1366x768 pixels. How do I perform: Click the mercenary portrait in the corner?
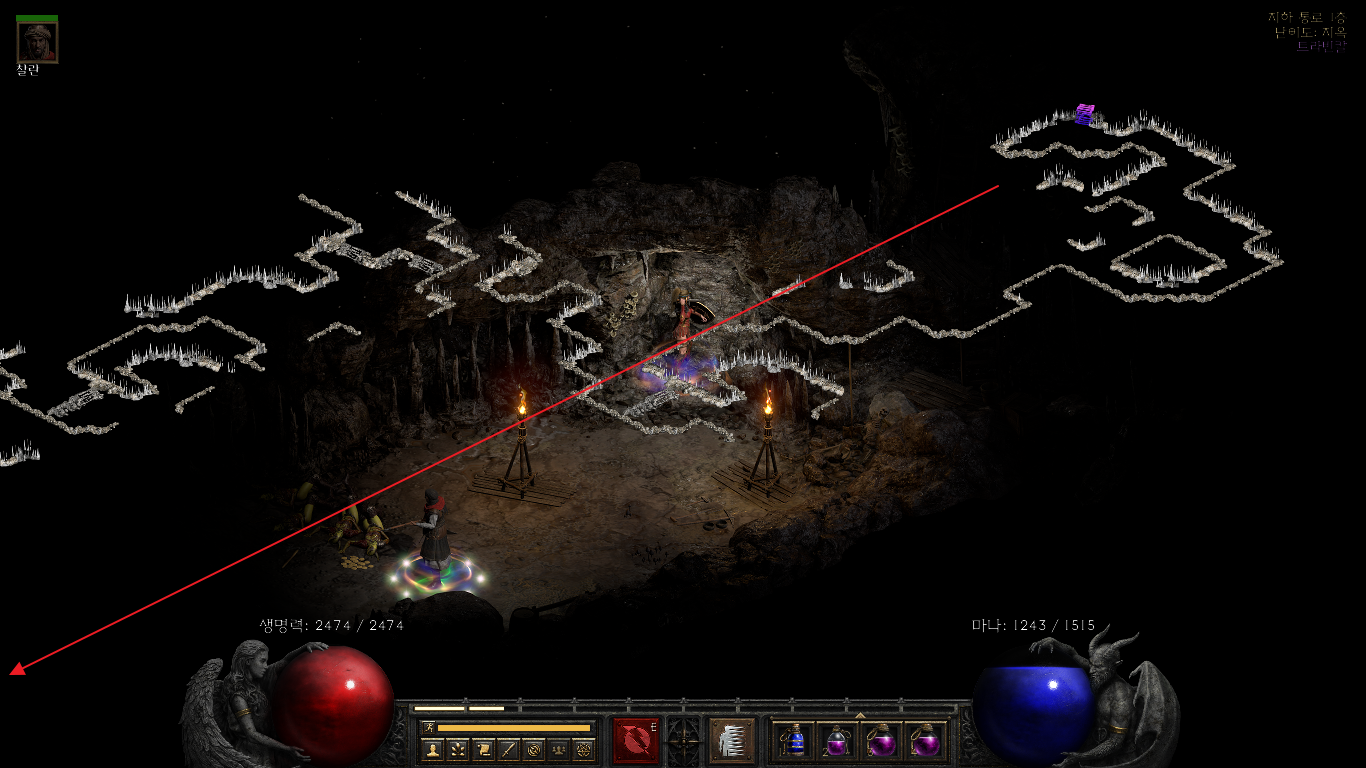coord(37,42)
